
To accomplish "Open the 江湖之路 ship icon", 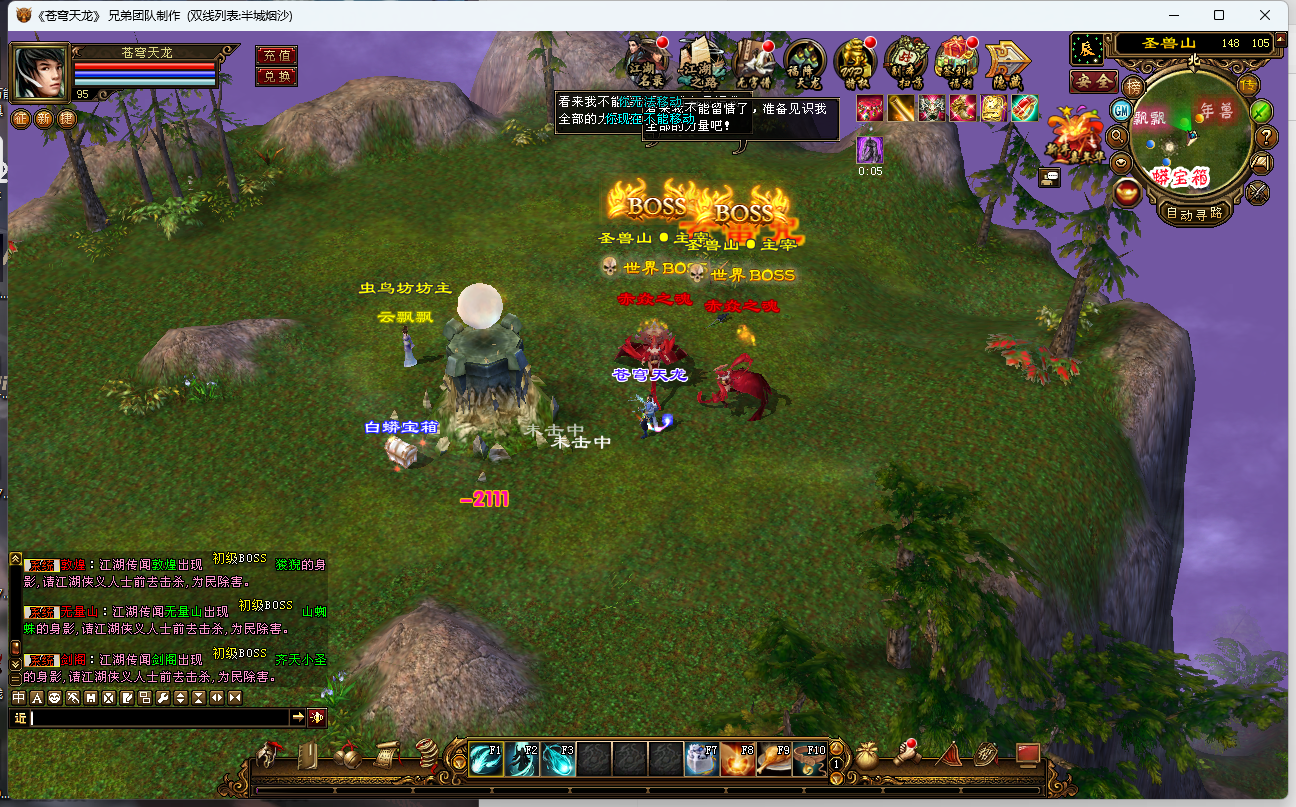I will click(x=700, y=60).
